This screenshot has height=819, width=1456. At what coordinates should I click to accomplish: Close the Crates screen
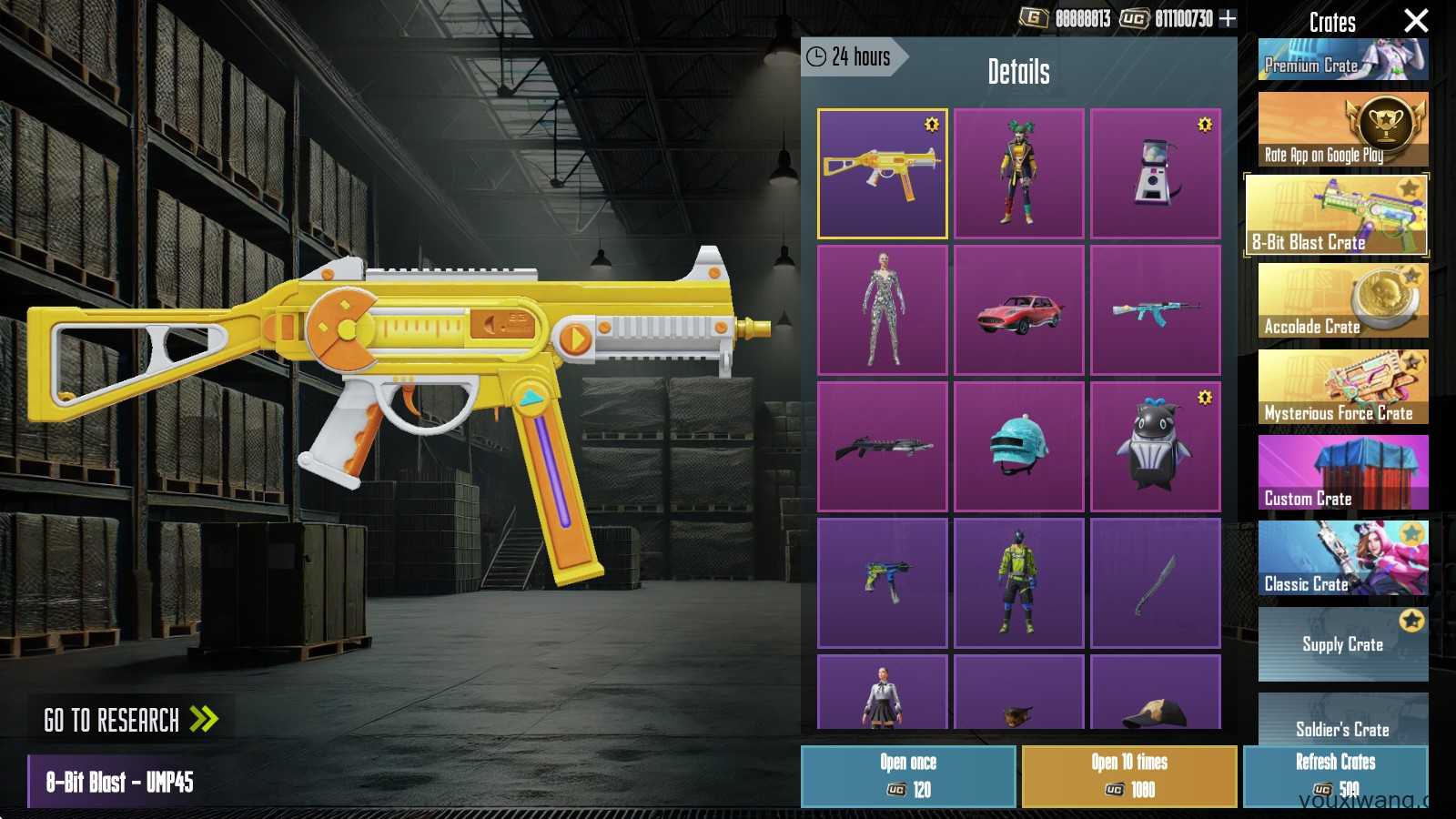(1416, 21)
